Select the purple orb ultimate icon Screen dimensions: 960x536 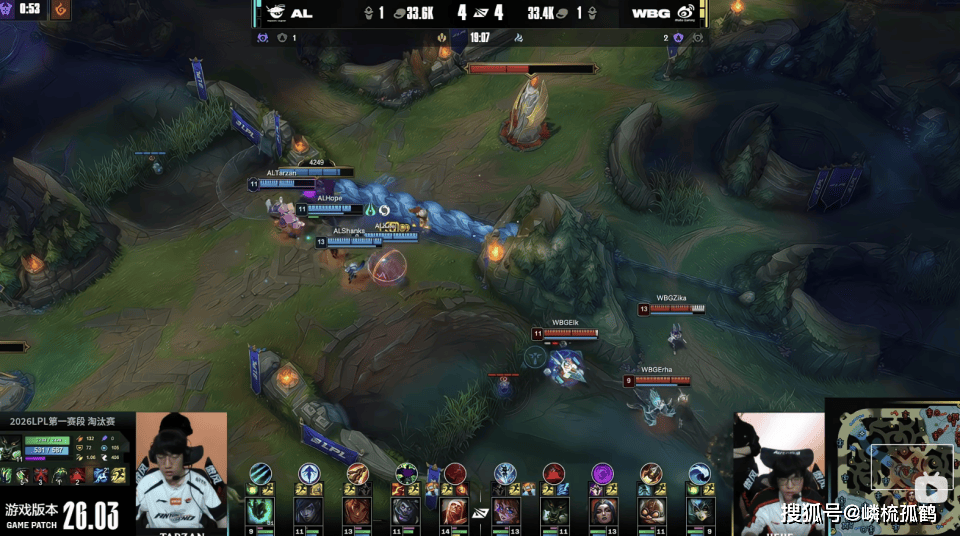603,474
